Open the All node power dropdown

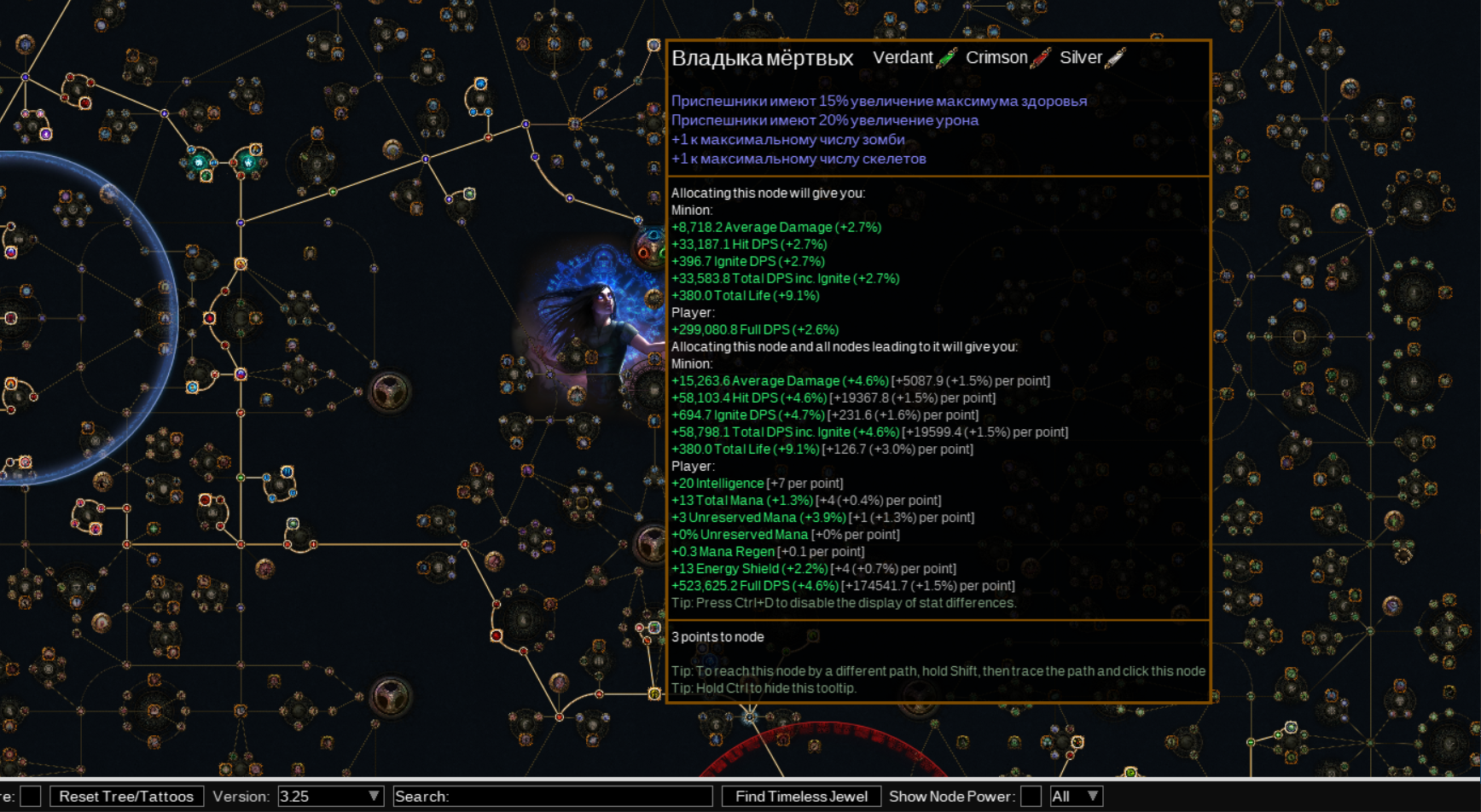coord(1074,796)
